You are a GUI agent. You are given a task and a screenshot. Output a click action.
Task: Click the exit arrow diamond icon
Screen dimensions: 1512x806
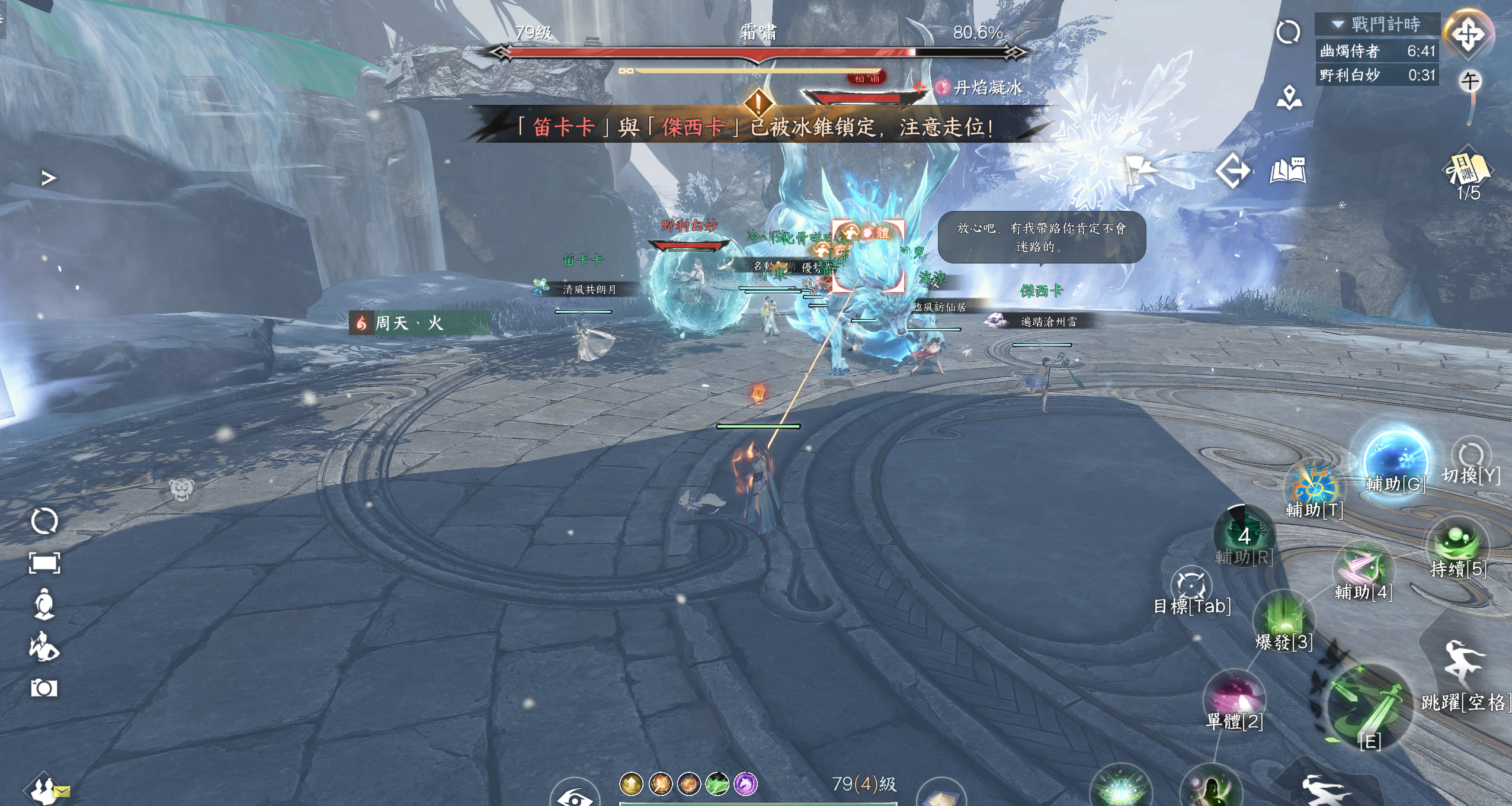[1232, 171]
